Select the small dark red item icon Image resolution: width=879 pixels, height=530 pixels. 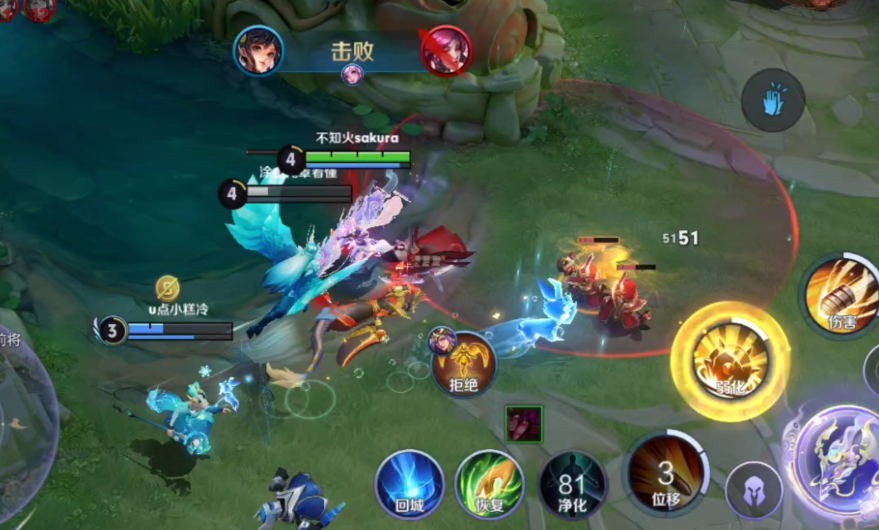(x=523, y=423)
